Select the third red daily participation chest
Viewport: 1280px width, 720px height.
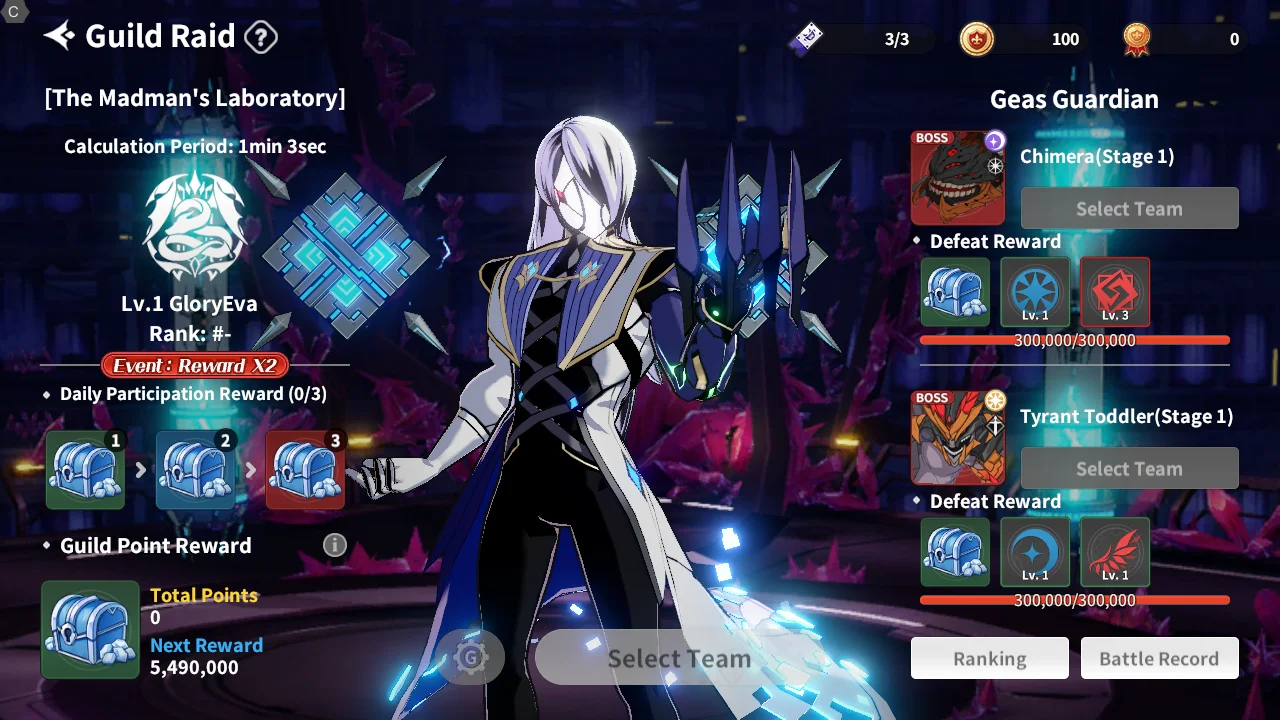(x=305, y=470)
